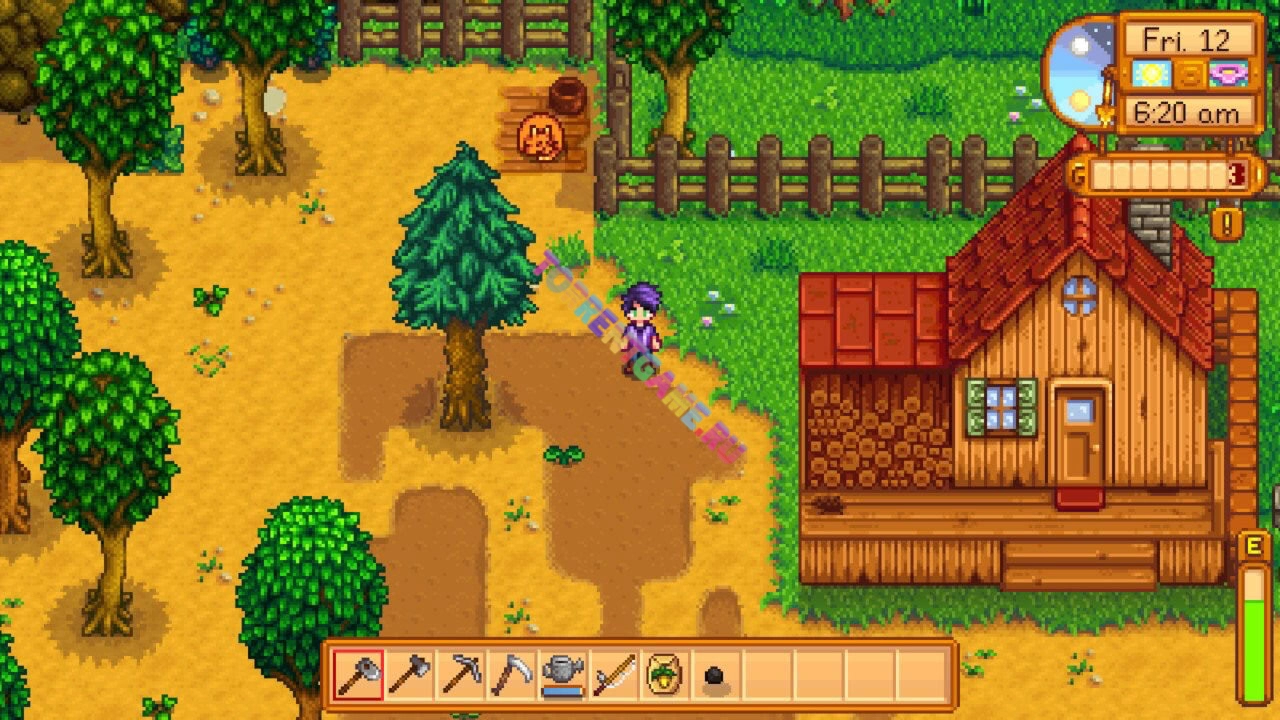Screen dimensions: 1280x720
Task: Equip the scythe from the hotbar
Action: (511, 675)
